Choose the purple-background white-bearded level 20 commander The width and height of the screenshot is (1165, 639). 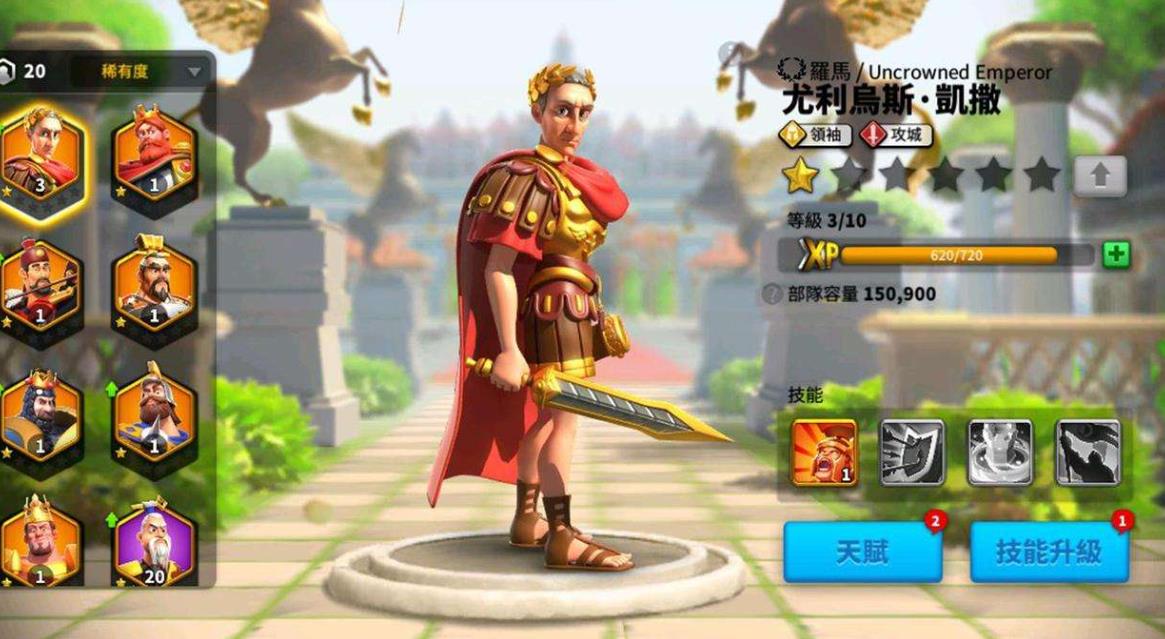[154, 545]
